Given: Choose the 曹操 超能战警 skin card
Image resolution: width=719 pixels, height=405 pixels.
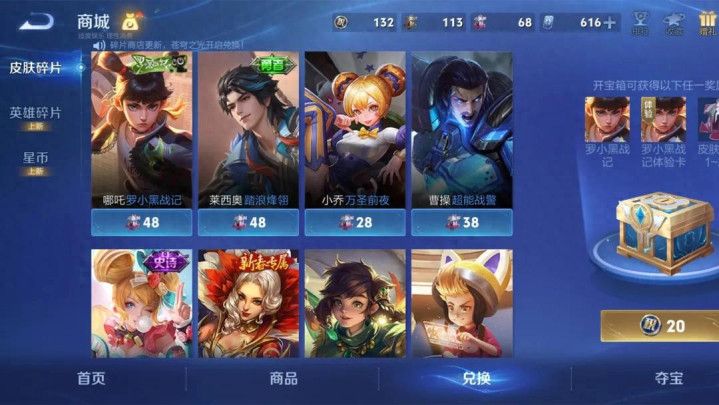Looking at the screenshot, I should (x=462, y=140).
